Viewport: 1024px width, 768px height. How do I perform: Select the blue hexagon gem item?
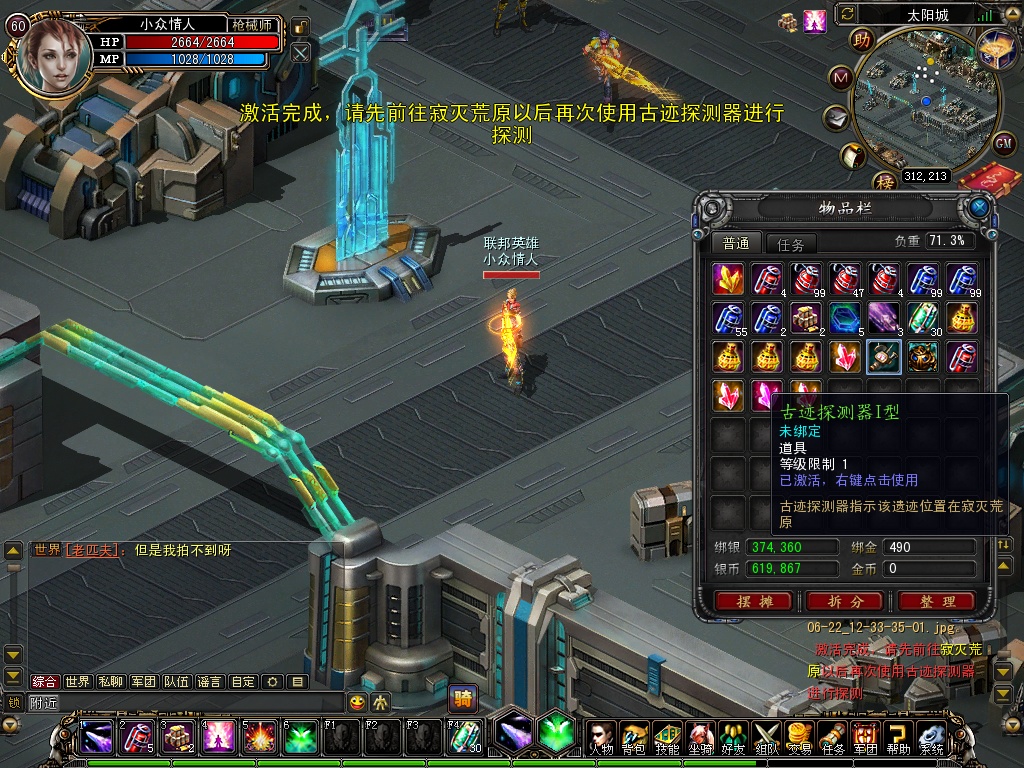[845, 318]
